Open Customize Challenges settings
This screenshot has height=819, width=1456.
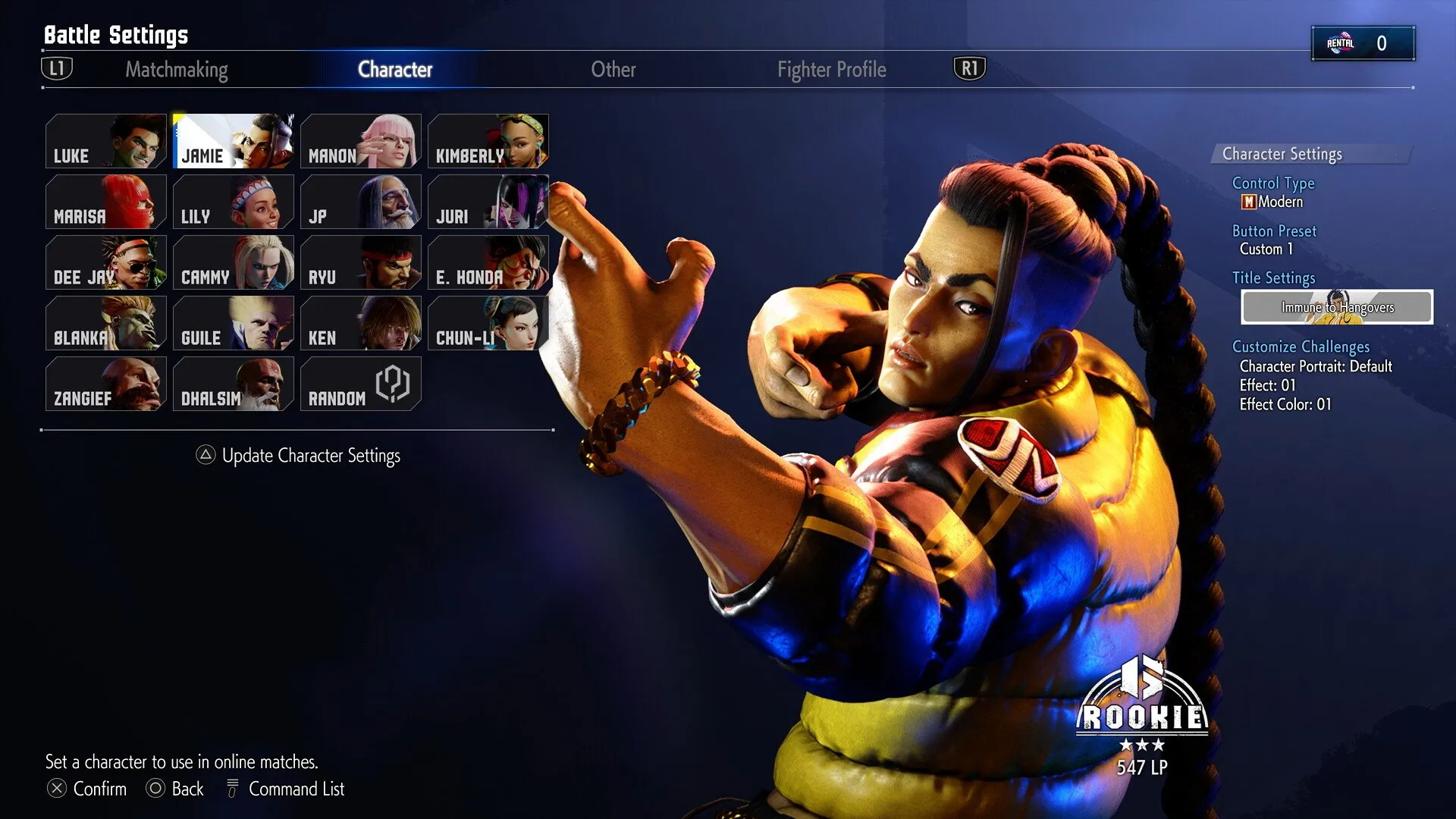click(1301, 347)
